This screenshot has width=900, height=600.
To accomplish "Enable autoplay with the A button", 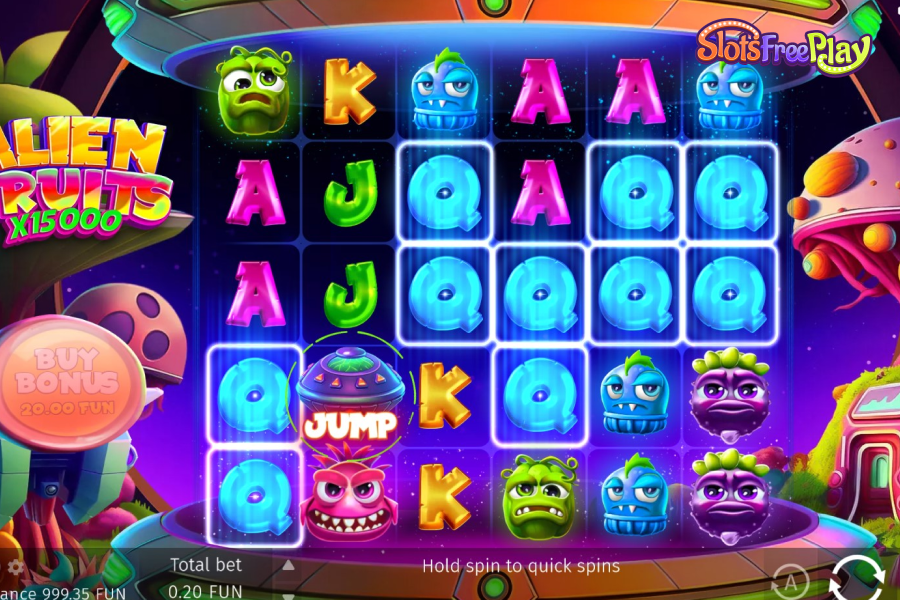I will click(790, 580).
